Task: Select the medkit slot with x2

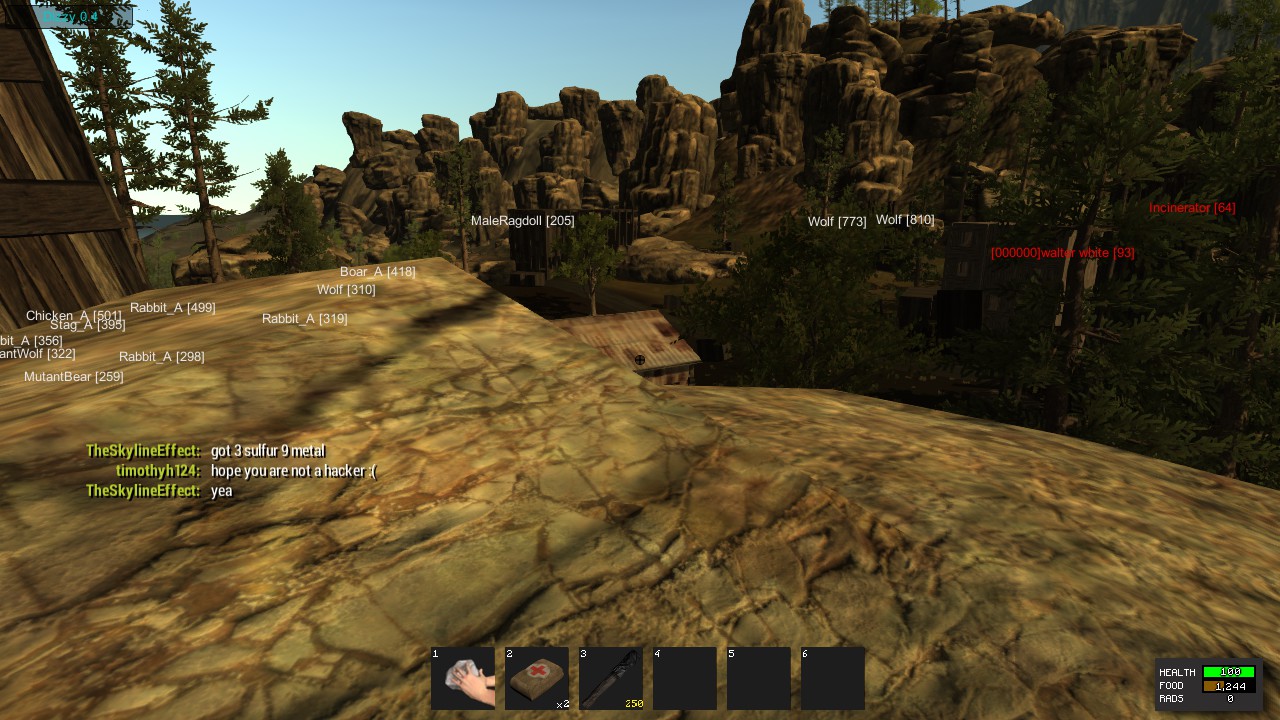Action: (537, 679)
